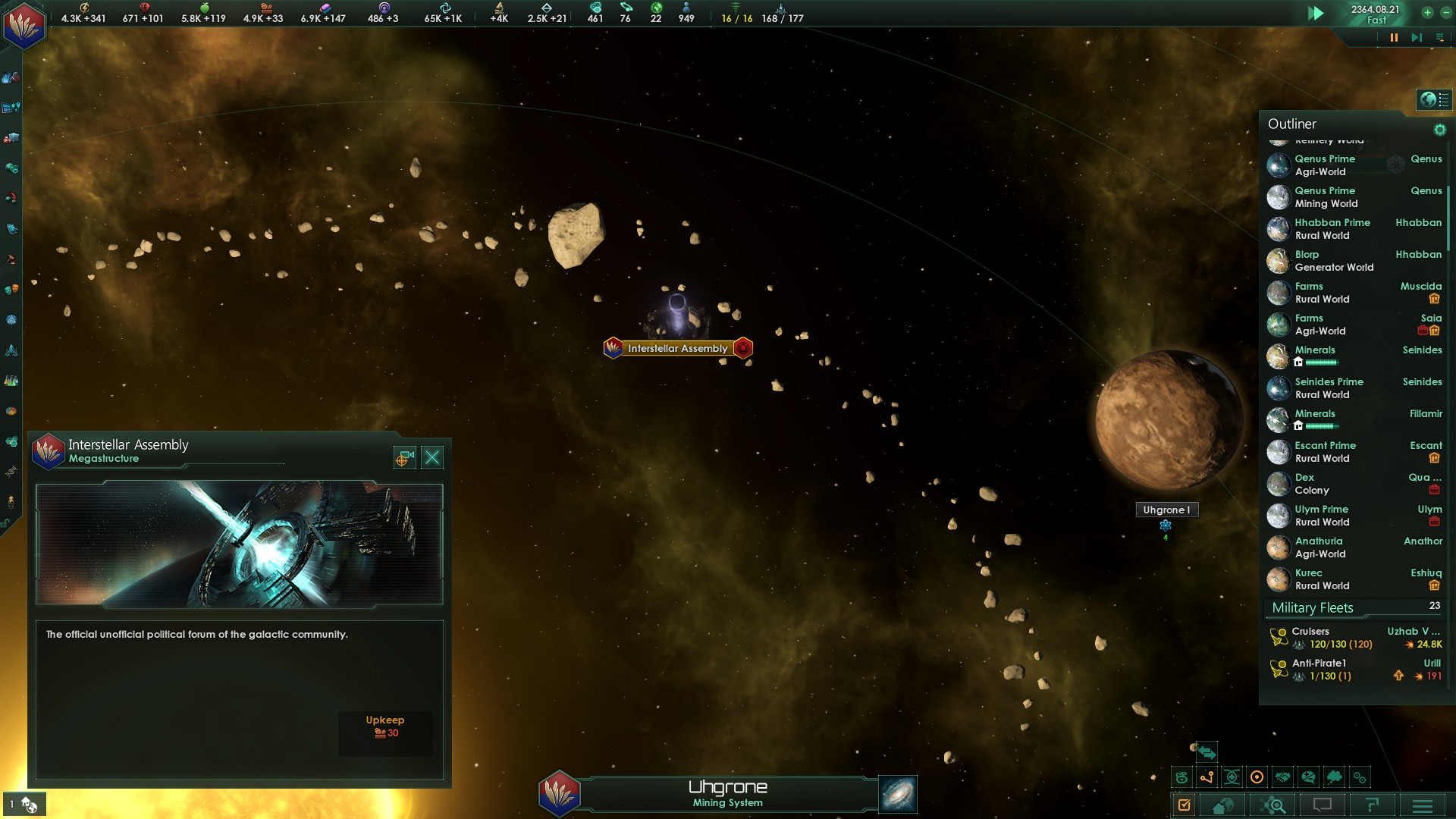
Task: Open the situation log checkbox icon
Action: tap(1184, 805)
